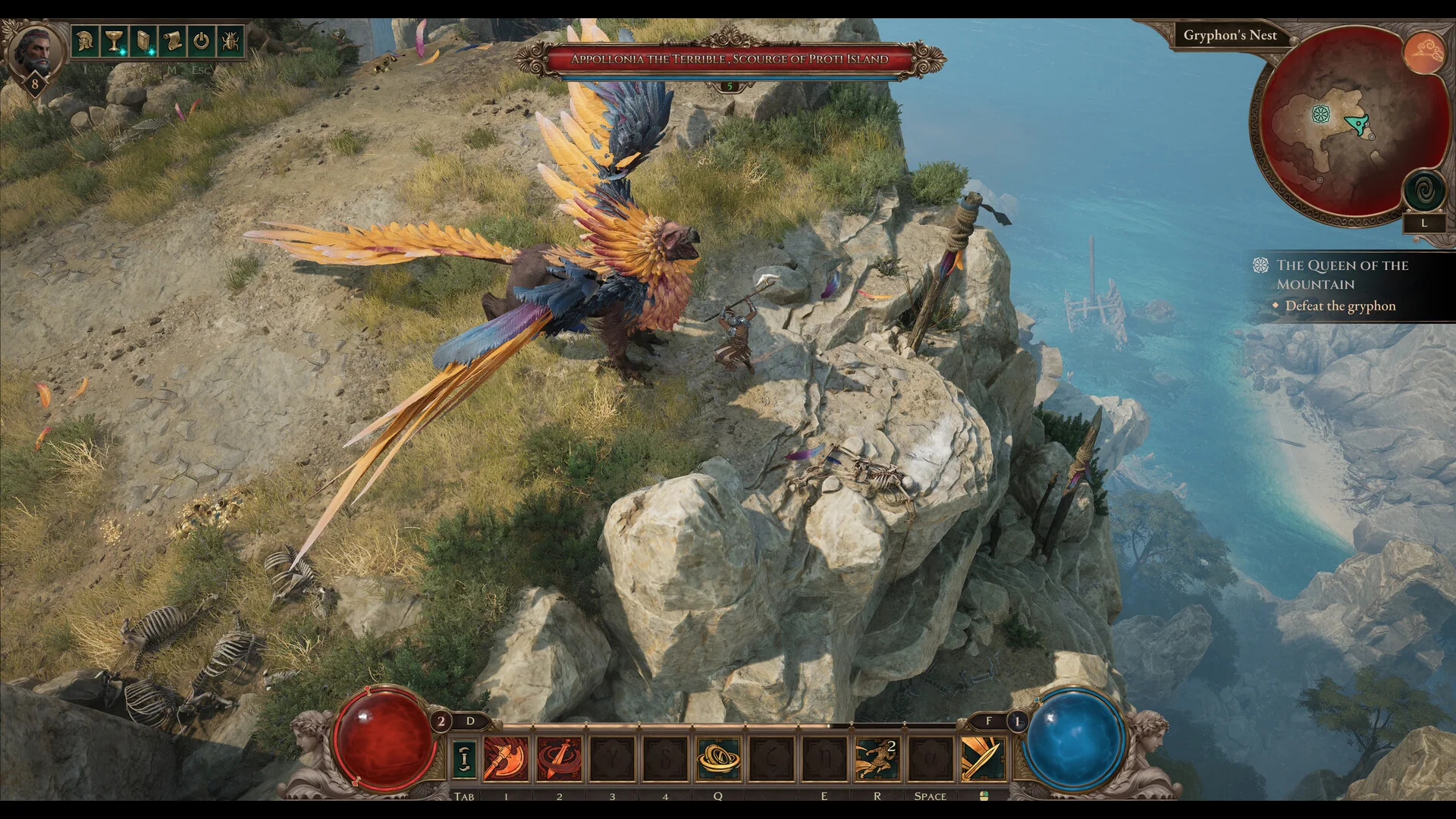Activate the red spinning sword skill
Image resolution: width=1456 pixels, height=819 pixels.
click(559, 758)
